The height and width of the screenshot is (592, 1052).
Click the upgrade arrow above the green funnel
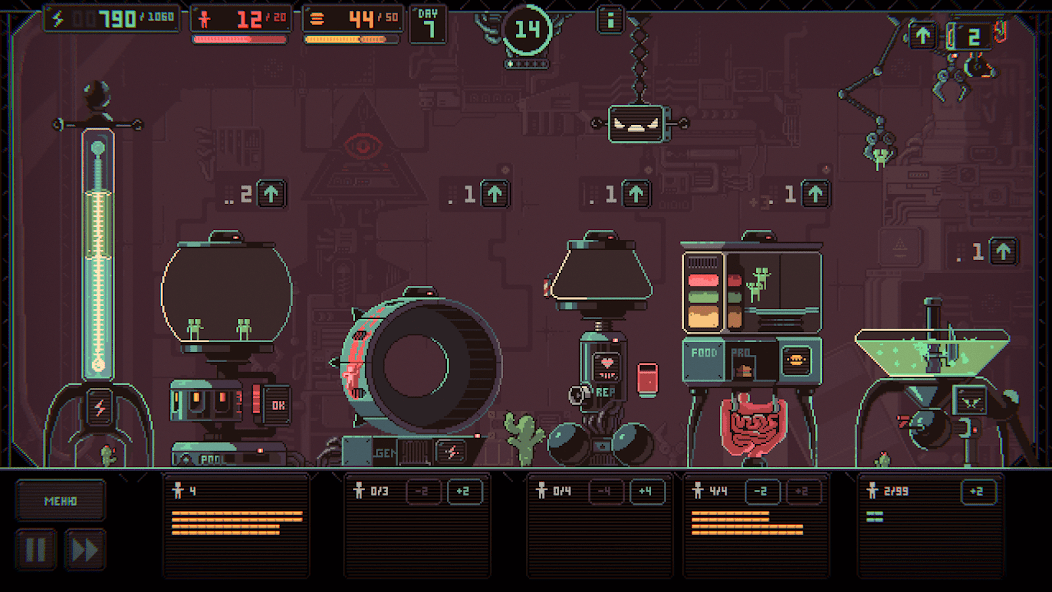click(x=1003, y=251)
